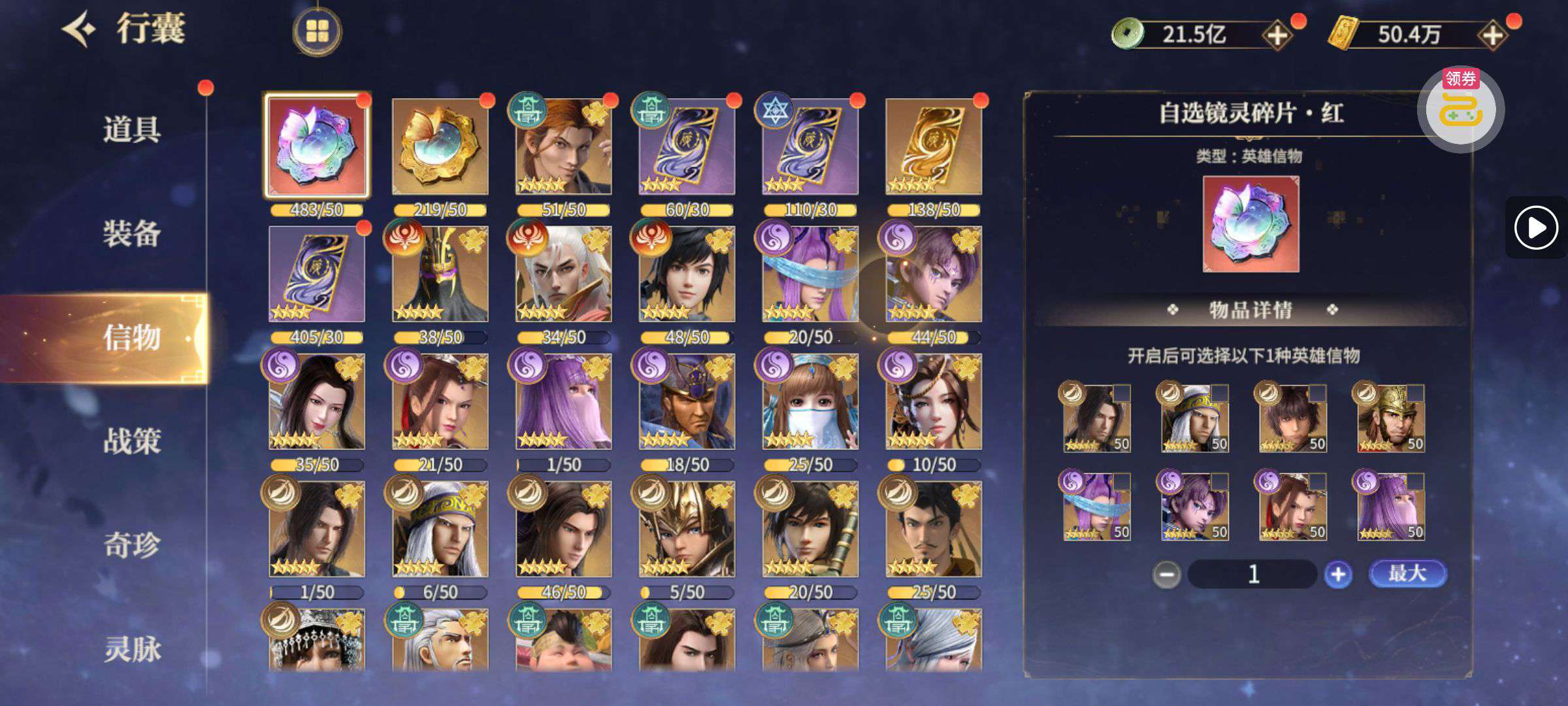Select the 灵脉 tab

pos(131,649)
